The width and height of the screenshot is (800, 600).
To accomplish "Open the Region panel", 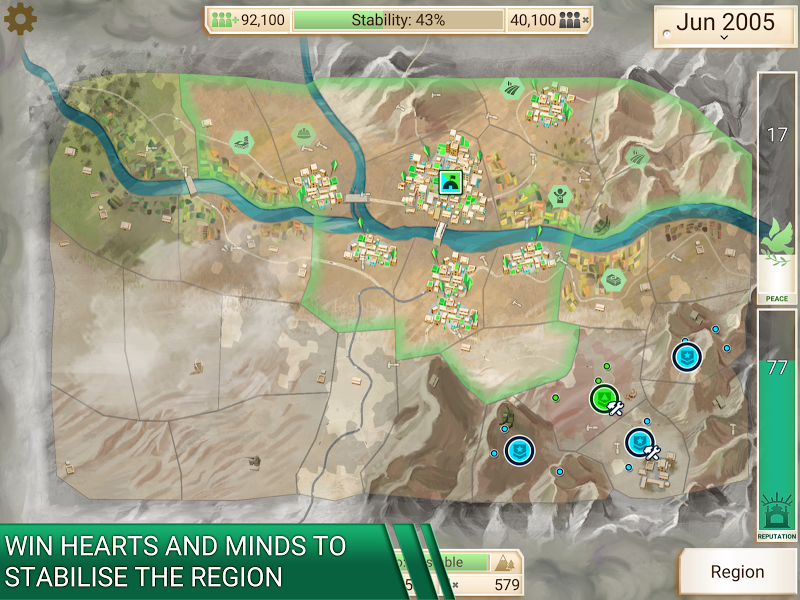I will (737, 573).
